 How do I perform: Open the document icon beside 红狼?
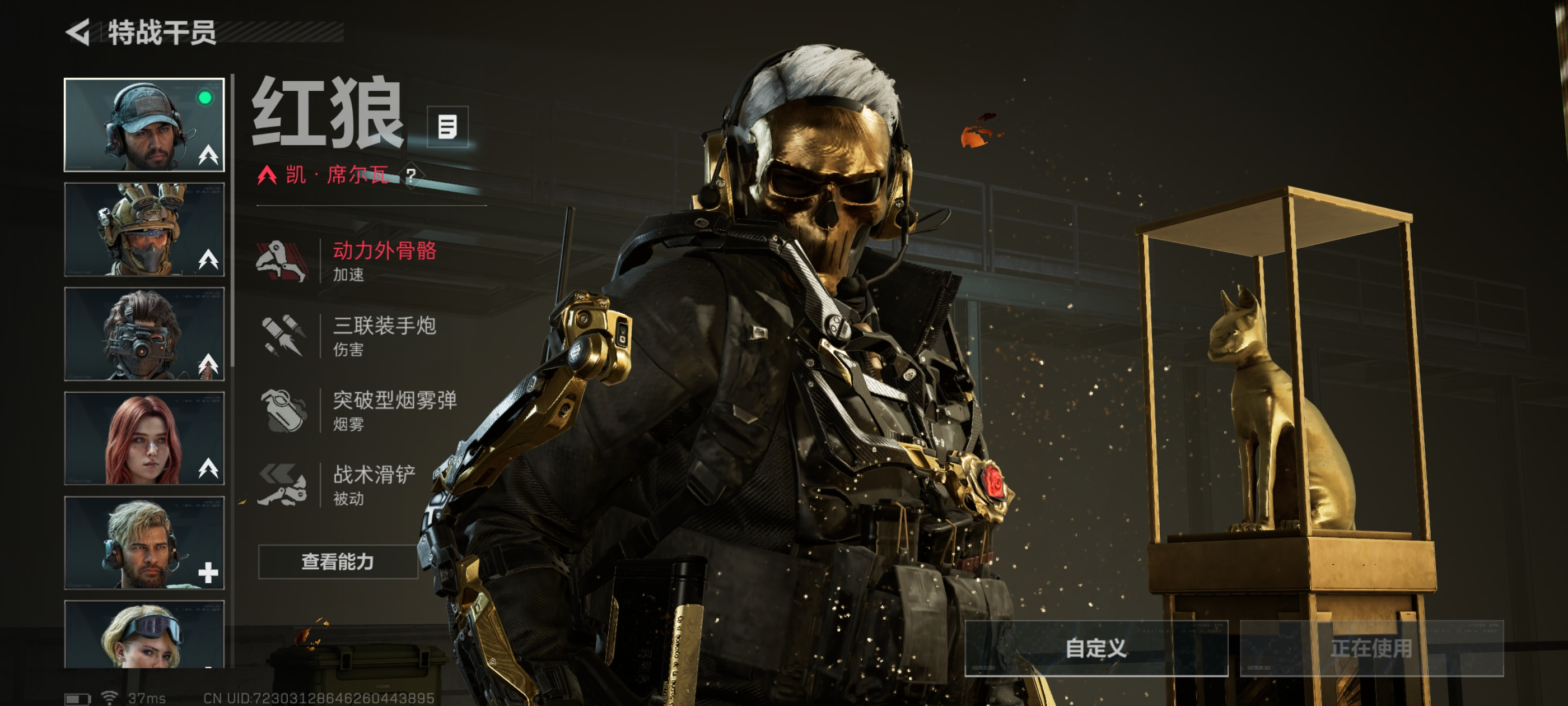click(447, 127)
